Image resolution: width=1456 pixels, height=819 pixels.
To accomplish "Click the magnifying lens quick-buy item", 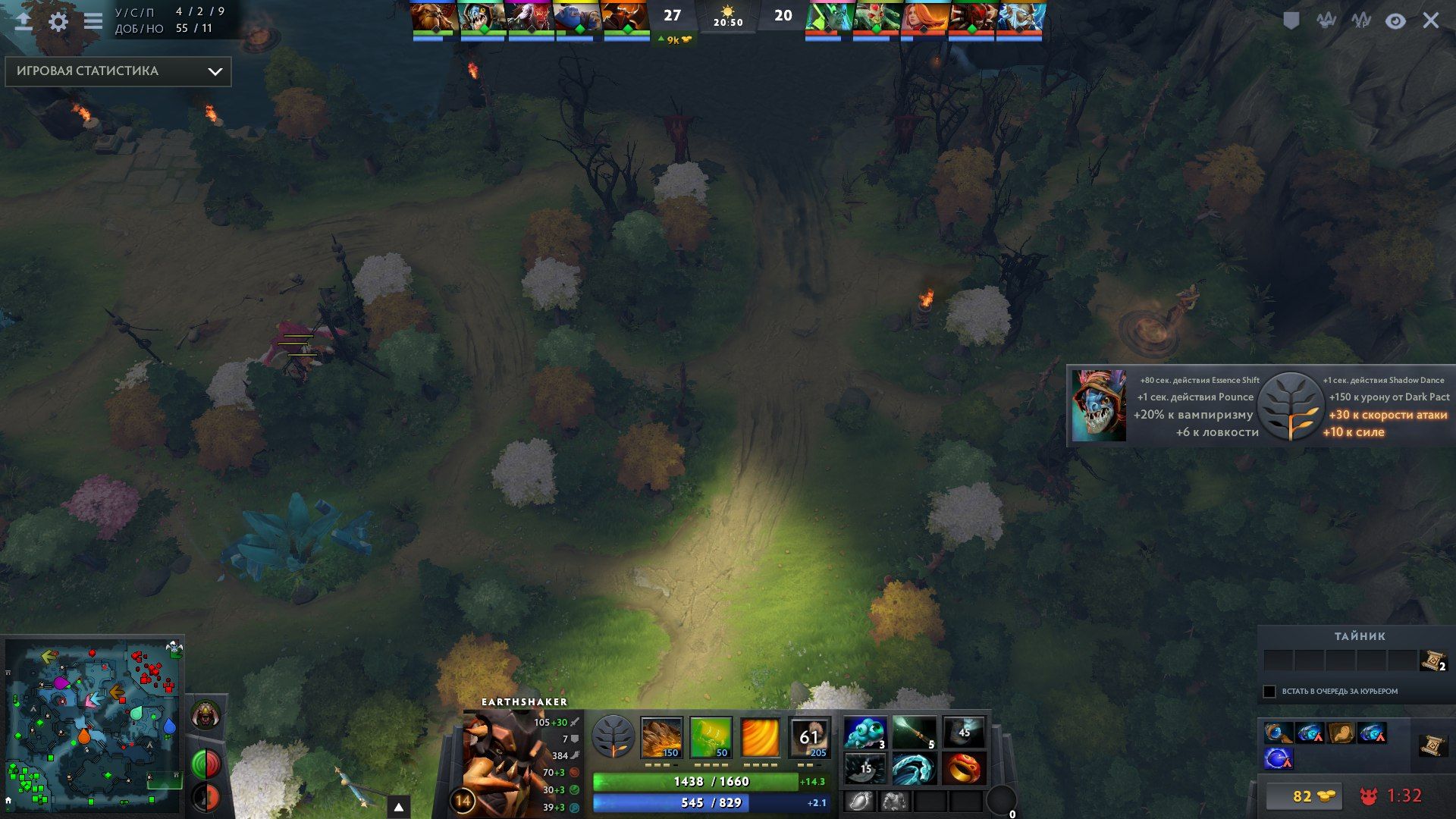I will (1278, 733).
